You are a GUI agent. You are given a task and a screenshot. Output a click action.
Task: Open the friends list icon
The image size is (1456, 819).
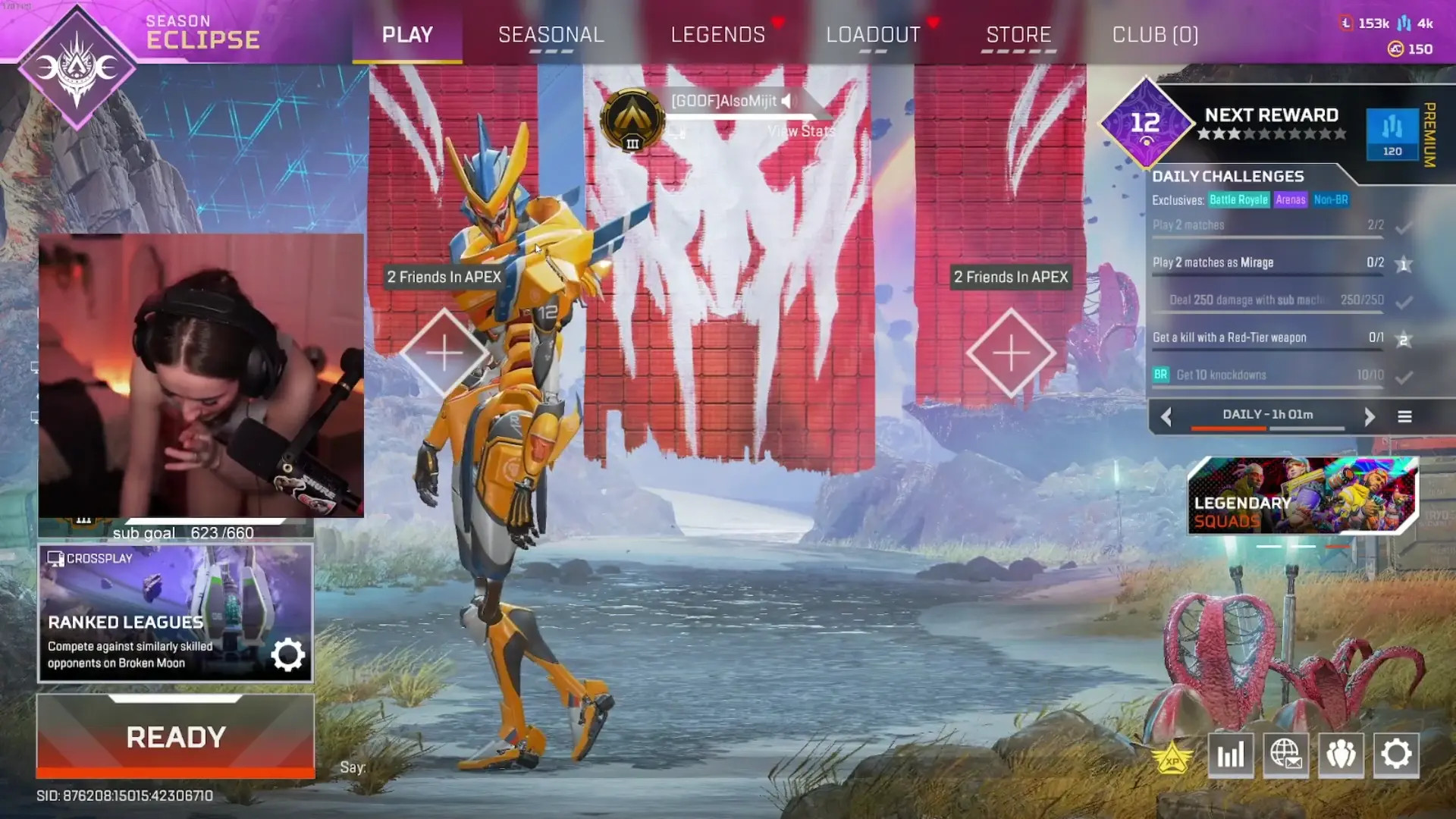[x=1341, y=755]
